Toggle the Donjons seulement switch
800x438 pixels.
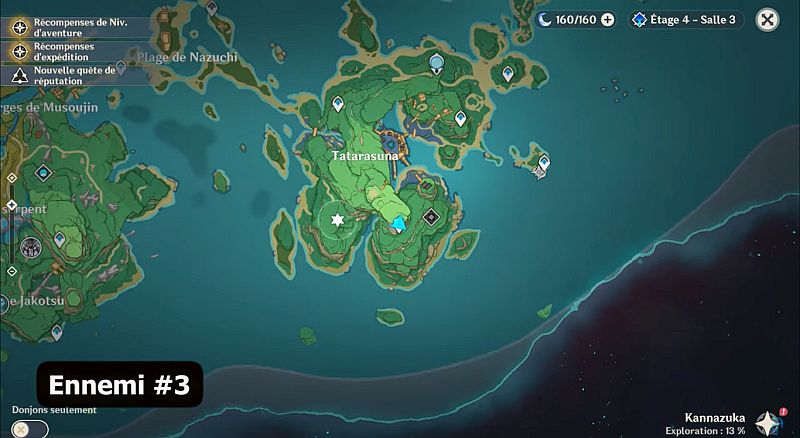pos(30,428)
